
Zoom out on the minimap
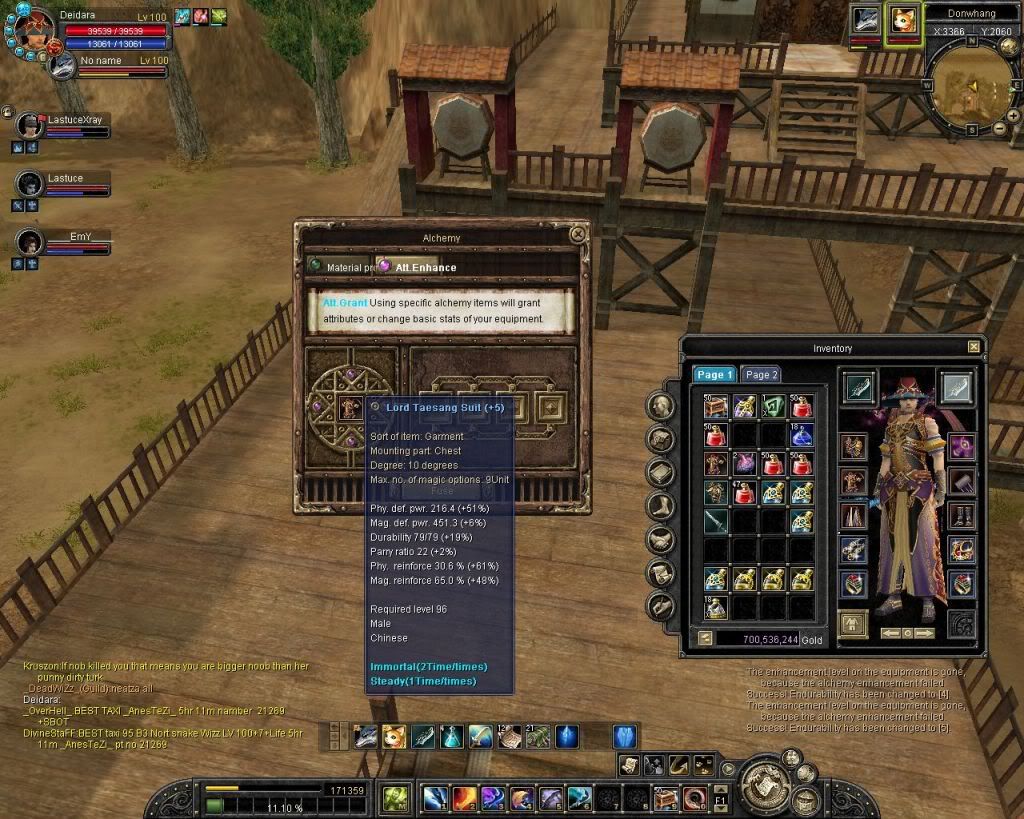click(998, 130)
